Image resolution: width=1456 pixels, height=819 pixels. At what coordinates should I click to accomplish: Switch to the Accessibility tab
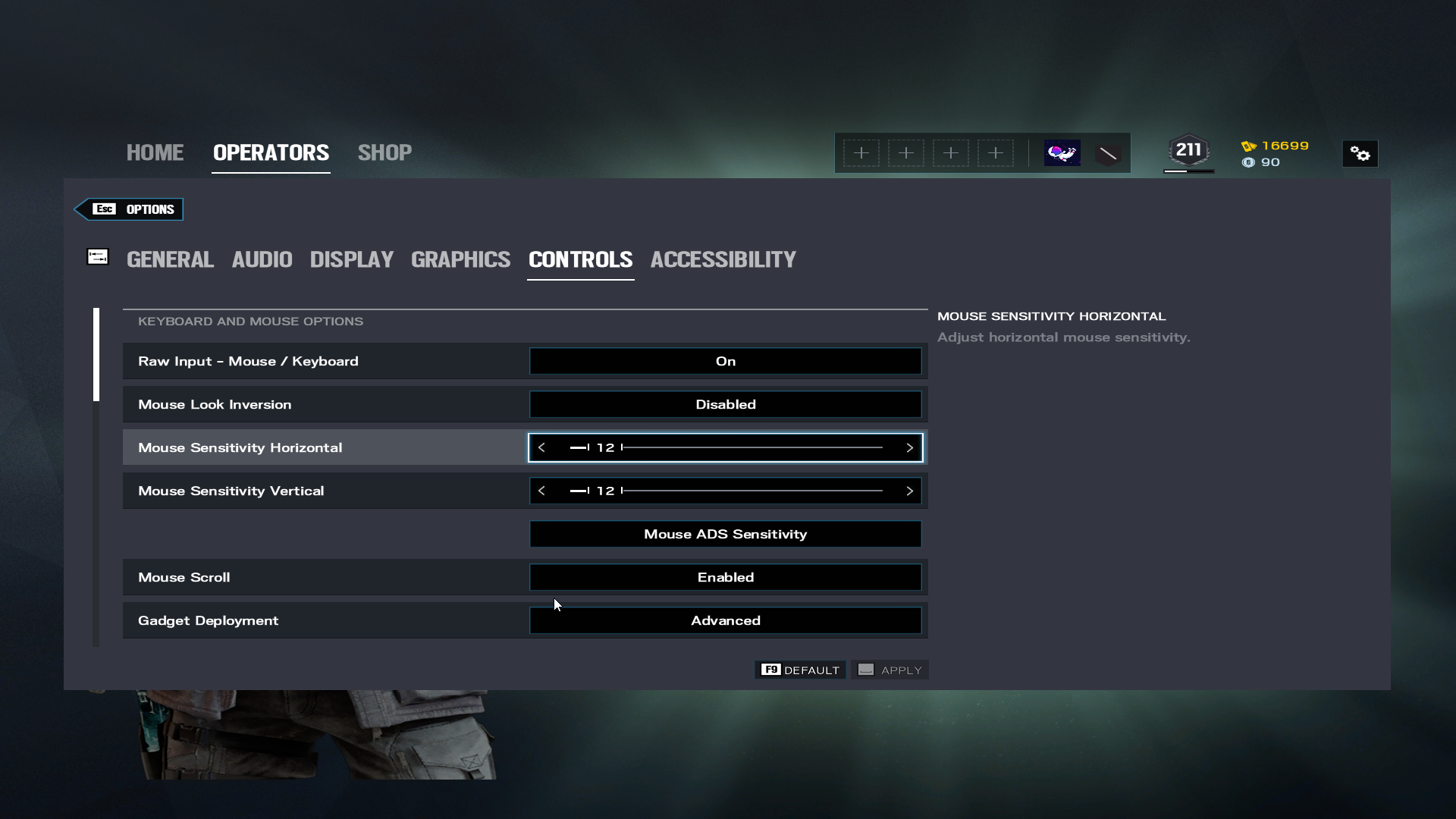(x=723, y=259)
